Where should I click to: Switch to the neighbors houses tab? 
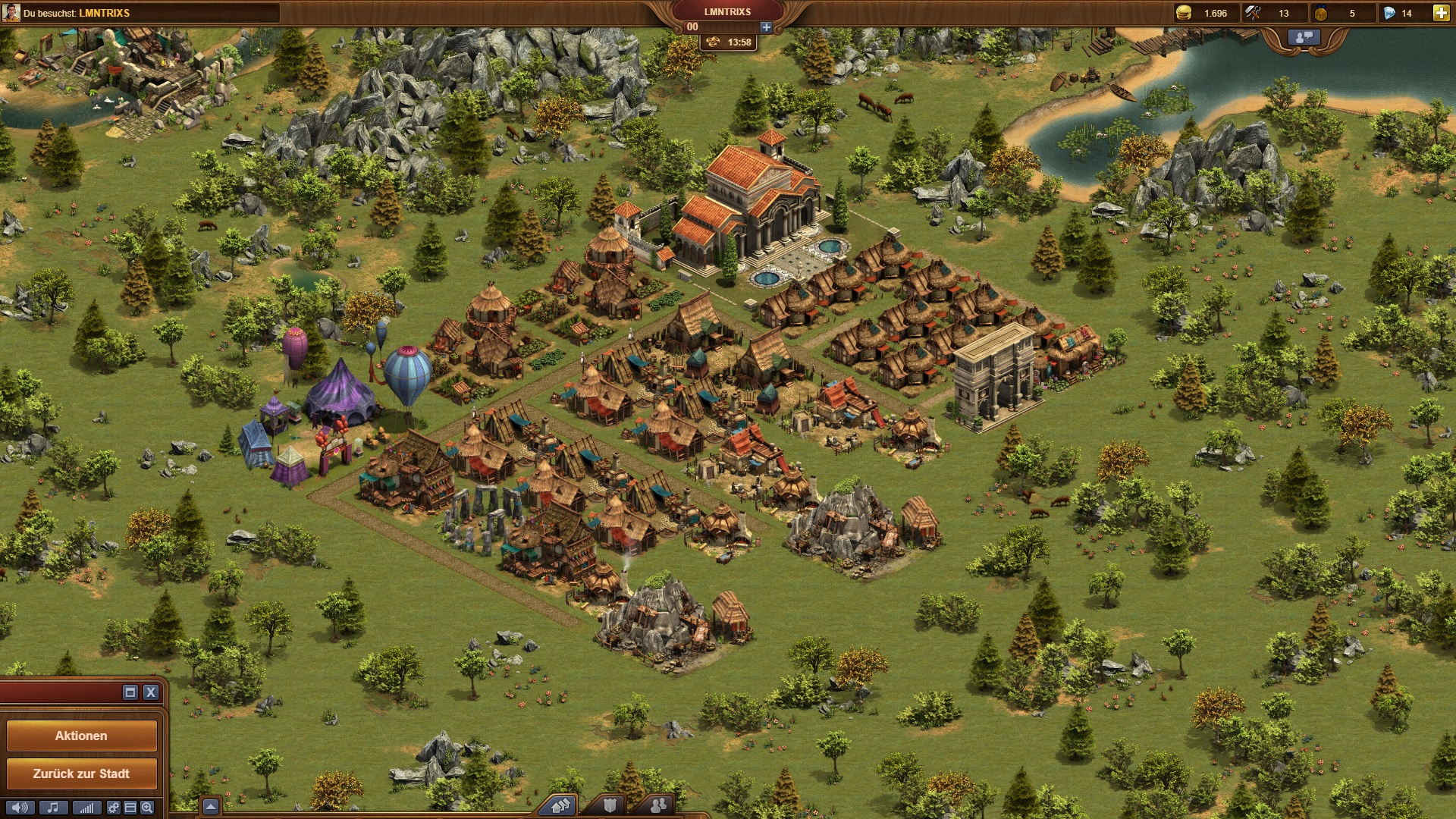(561, 805)
